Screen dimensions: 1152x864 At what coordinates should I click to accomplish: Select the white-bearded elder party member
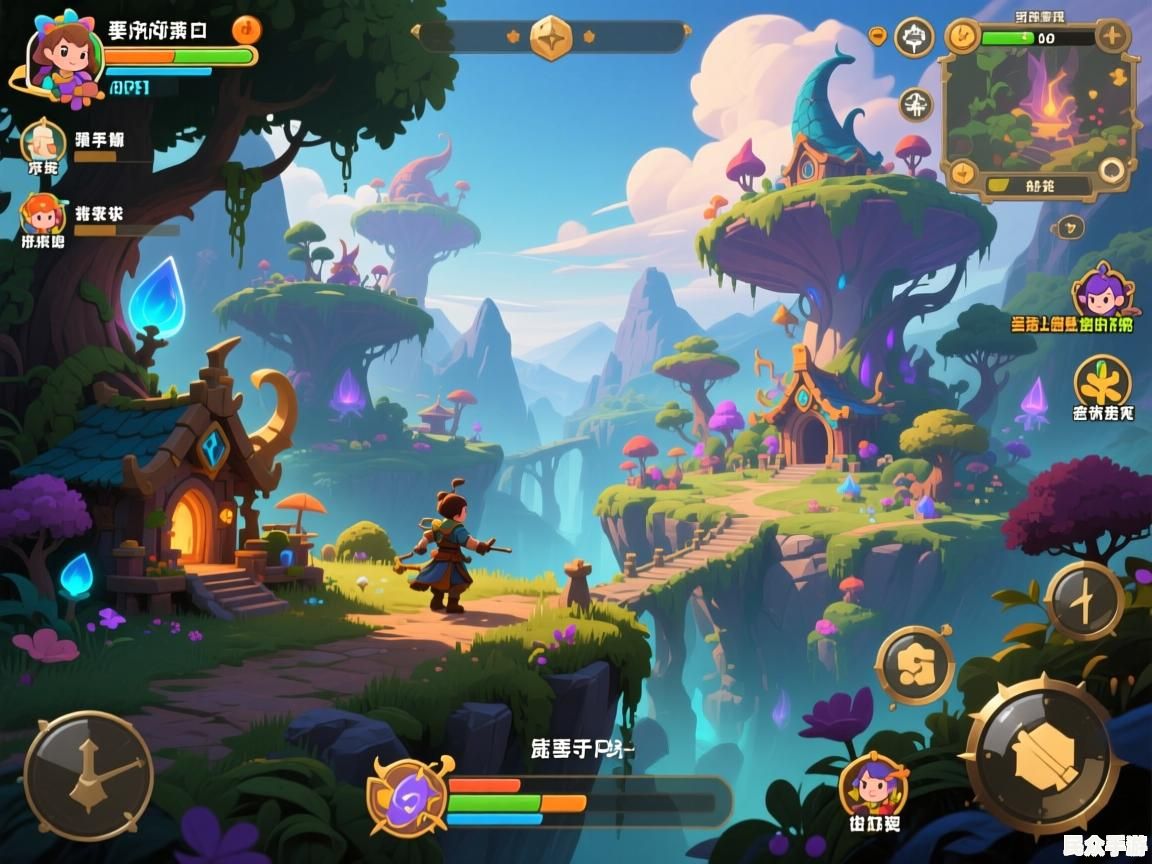43,141
